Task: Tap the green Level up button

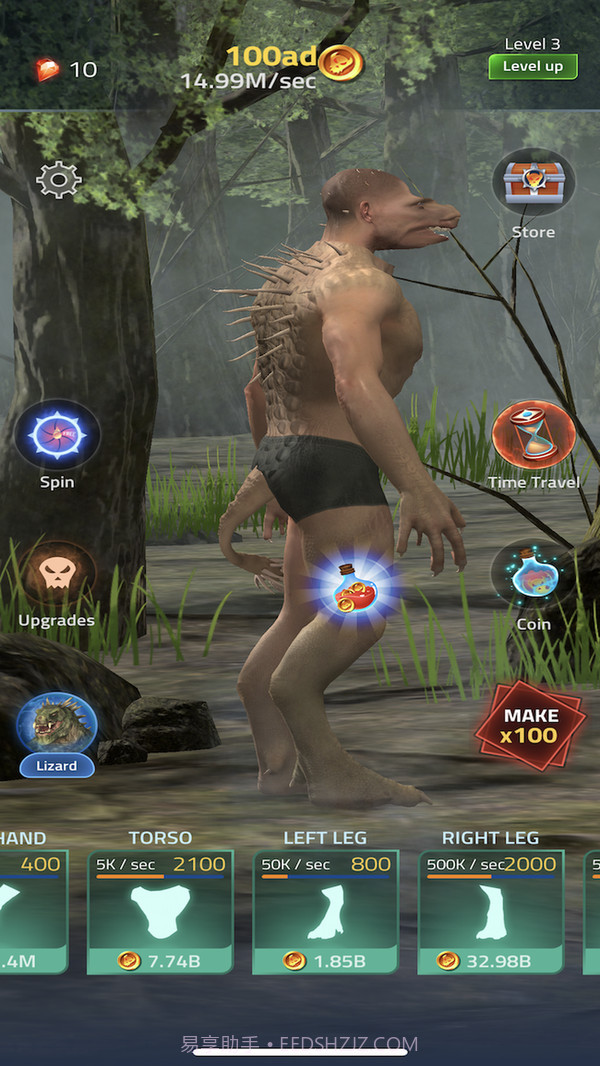Action: [x=532, y=66]
